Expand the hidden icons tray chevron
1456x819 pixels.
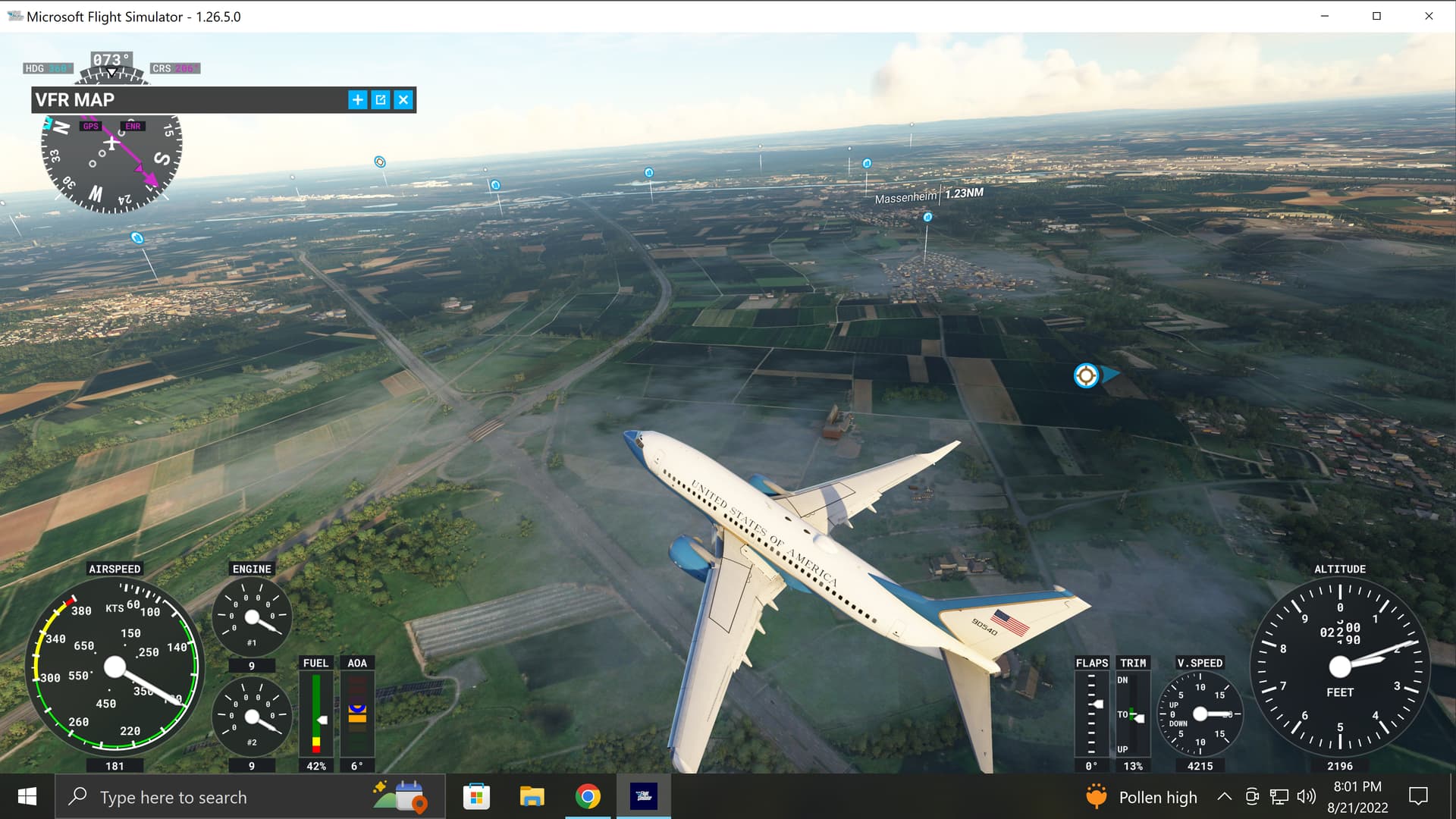1223,797
